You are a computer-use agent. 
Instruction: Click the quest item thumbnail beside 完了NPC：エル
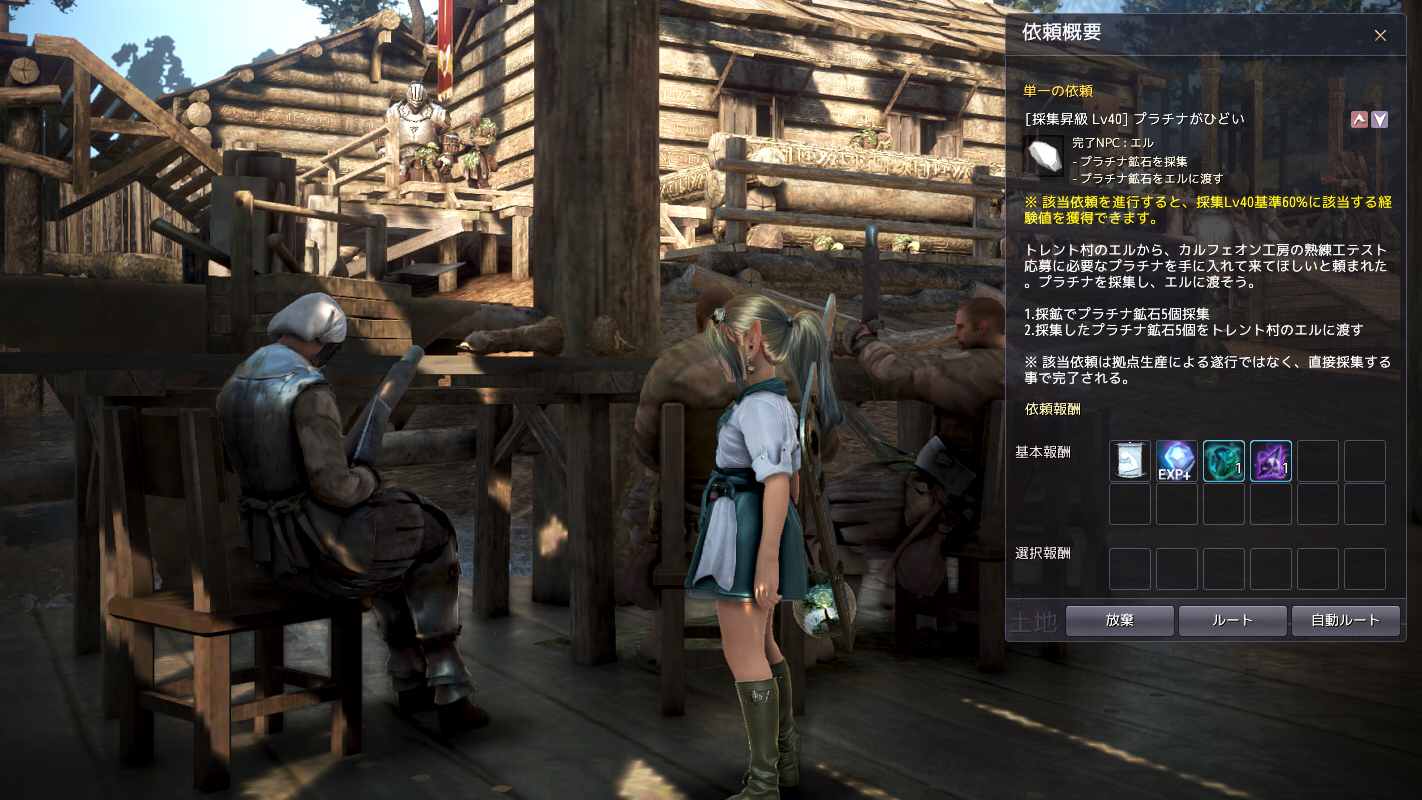tap(1045, 154)
